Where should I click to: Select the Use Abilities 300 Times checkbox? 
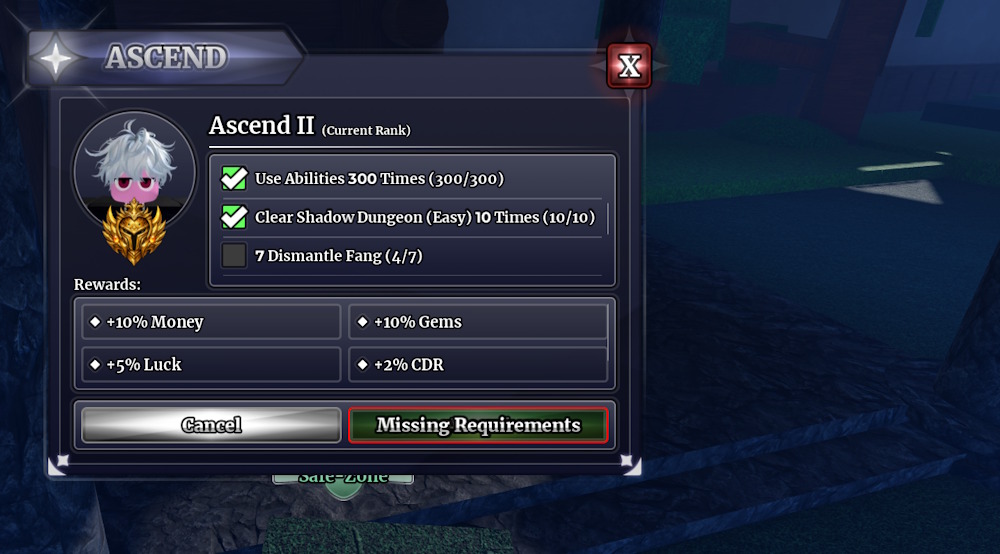click(234, 179)
